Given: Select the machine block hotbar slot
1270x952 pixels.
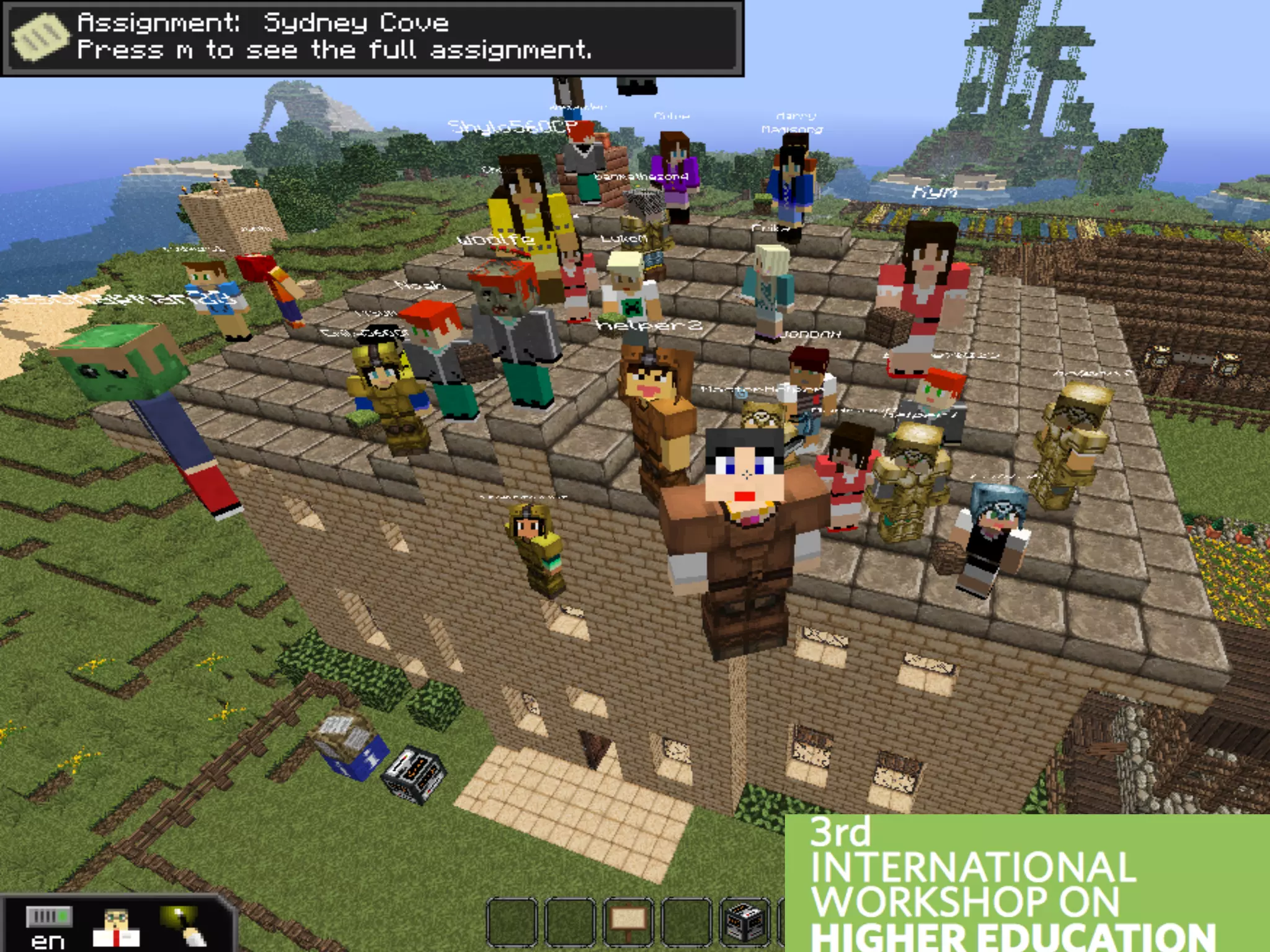Looking at the screenshot, I should pyautogui.click(x=744, y=920).
